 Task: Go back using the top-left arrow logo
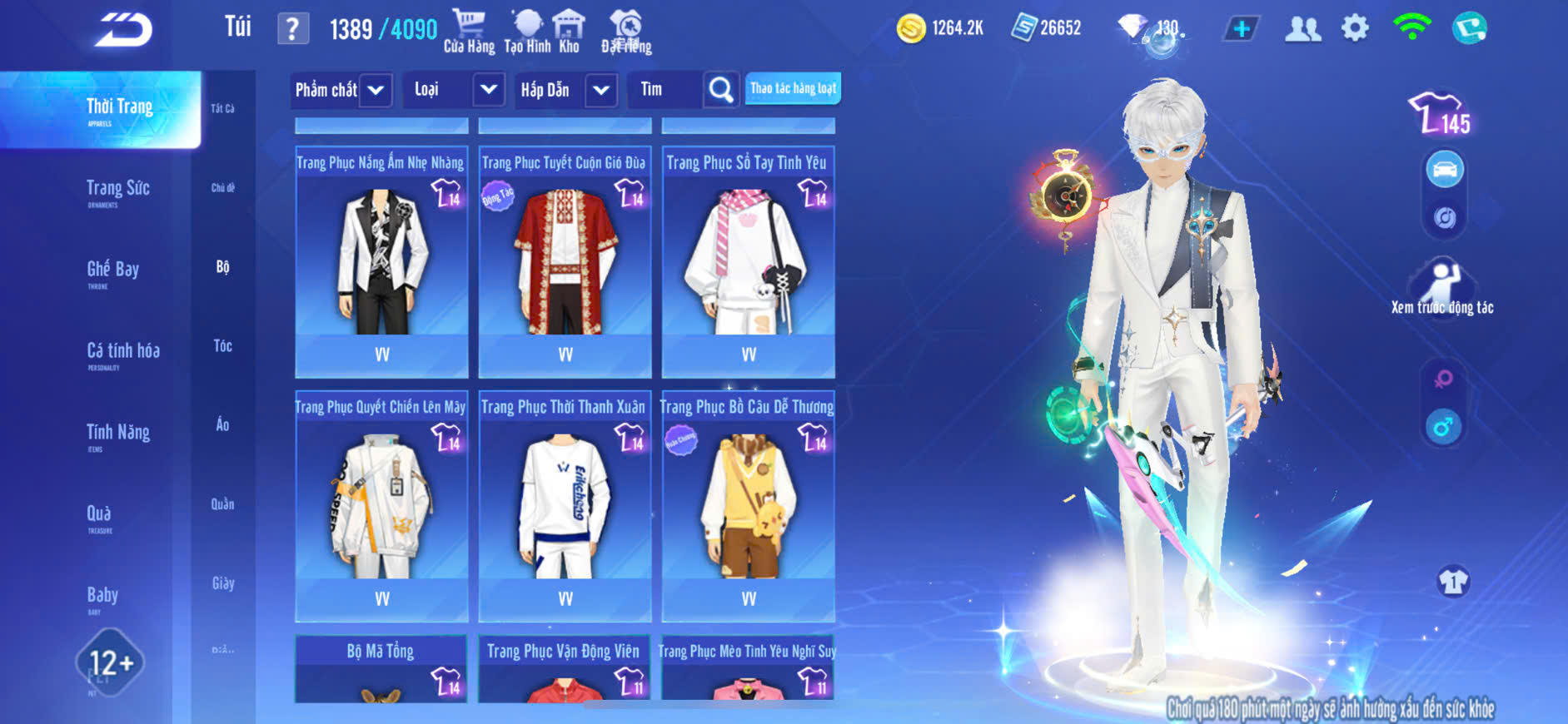click(x=123, y=30)
